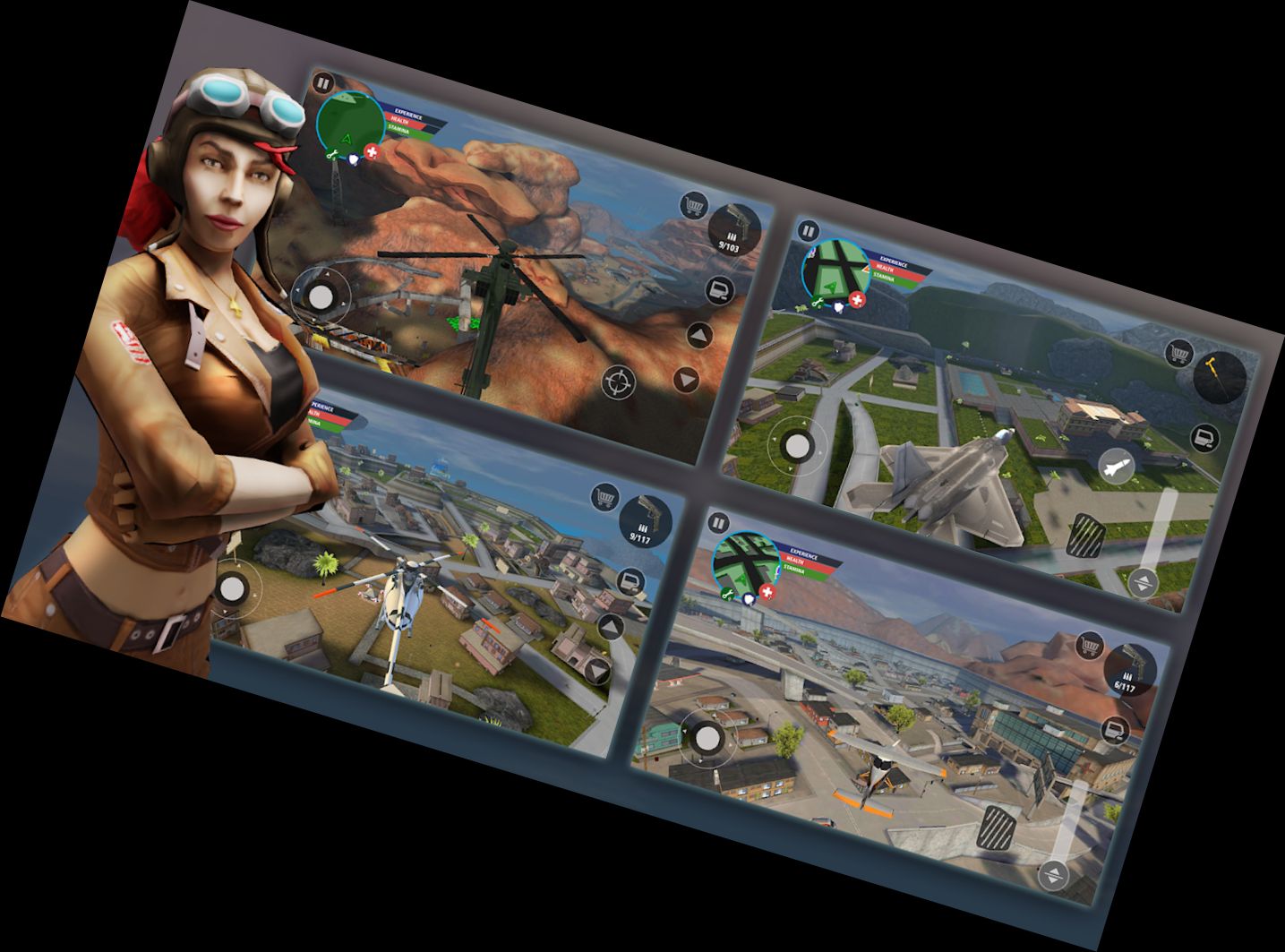This screenshot has height=952, width=1285.
Task: Click the throttle slider in the fighter jet screenshot
Action: (x=1160, y=537)
